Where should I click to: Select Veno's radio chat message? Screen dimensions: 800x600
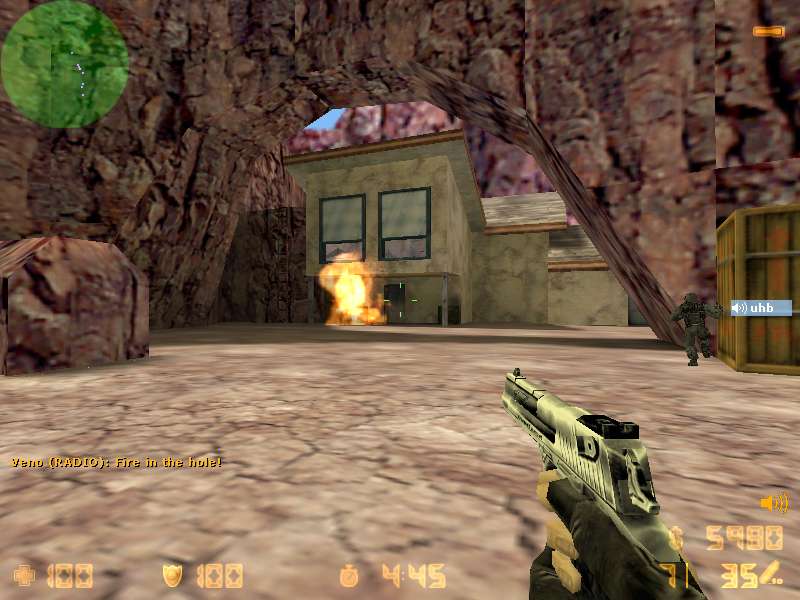[116, 462]
